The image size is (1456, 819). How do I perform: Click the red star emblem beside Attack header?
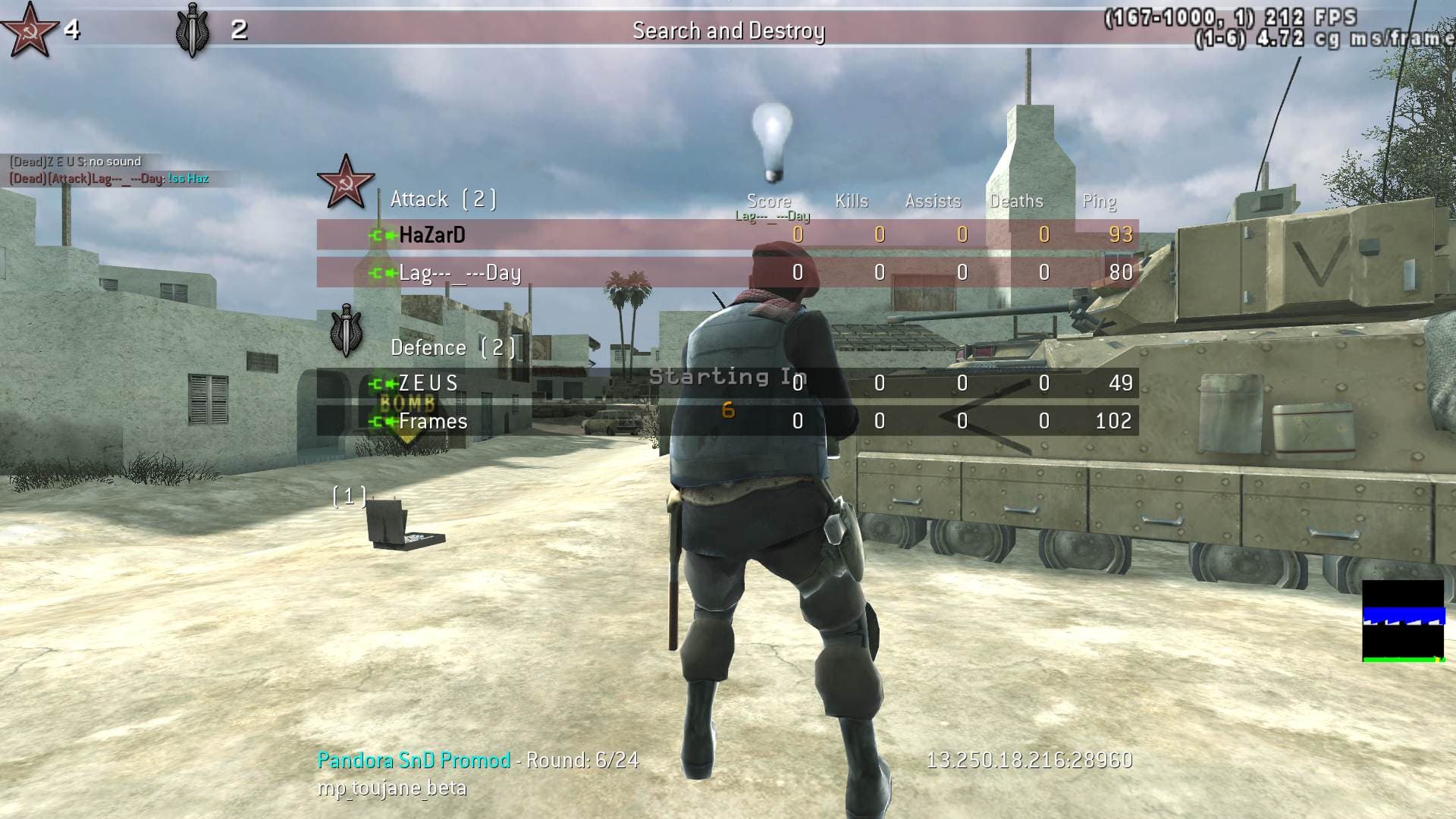tap(346, 182)
